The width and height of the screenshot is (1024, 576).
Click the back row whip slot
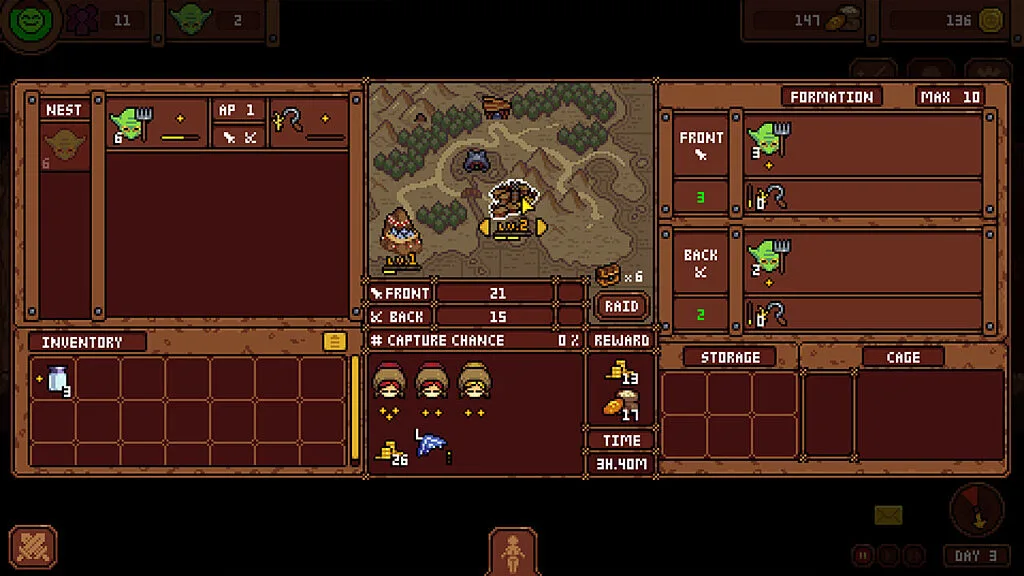[769, 313]
